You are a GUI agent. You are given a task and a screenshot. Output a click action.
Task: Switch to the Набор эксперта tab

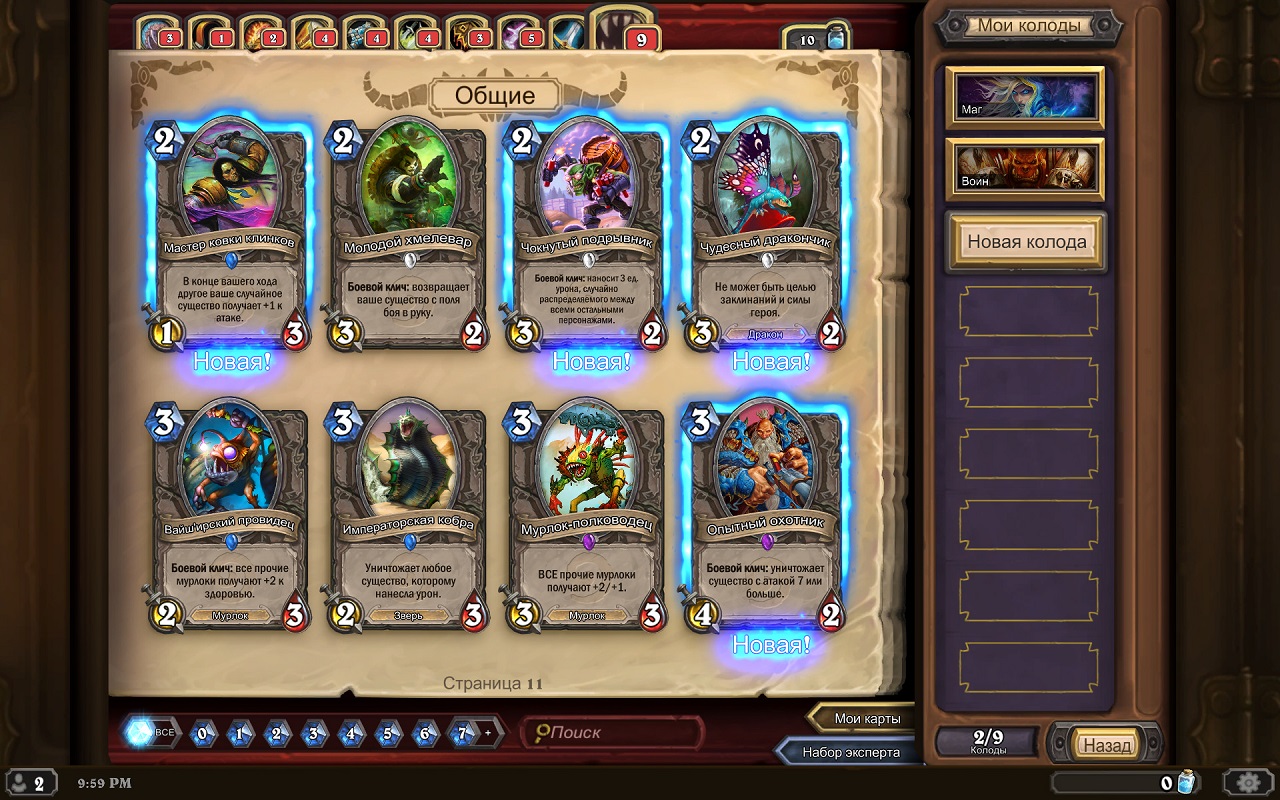850,752
